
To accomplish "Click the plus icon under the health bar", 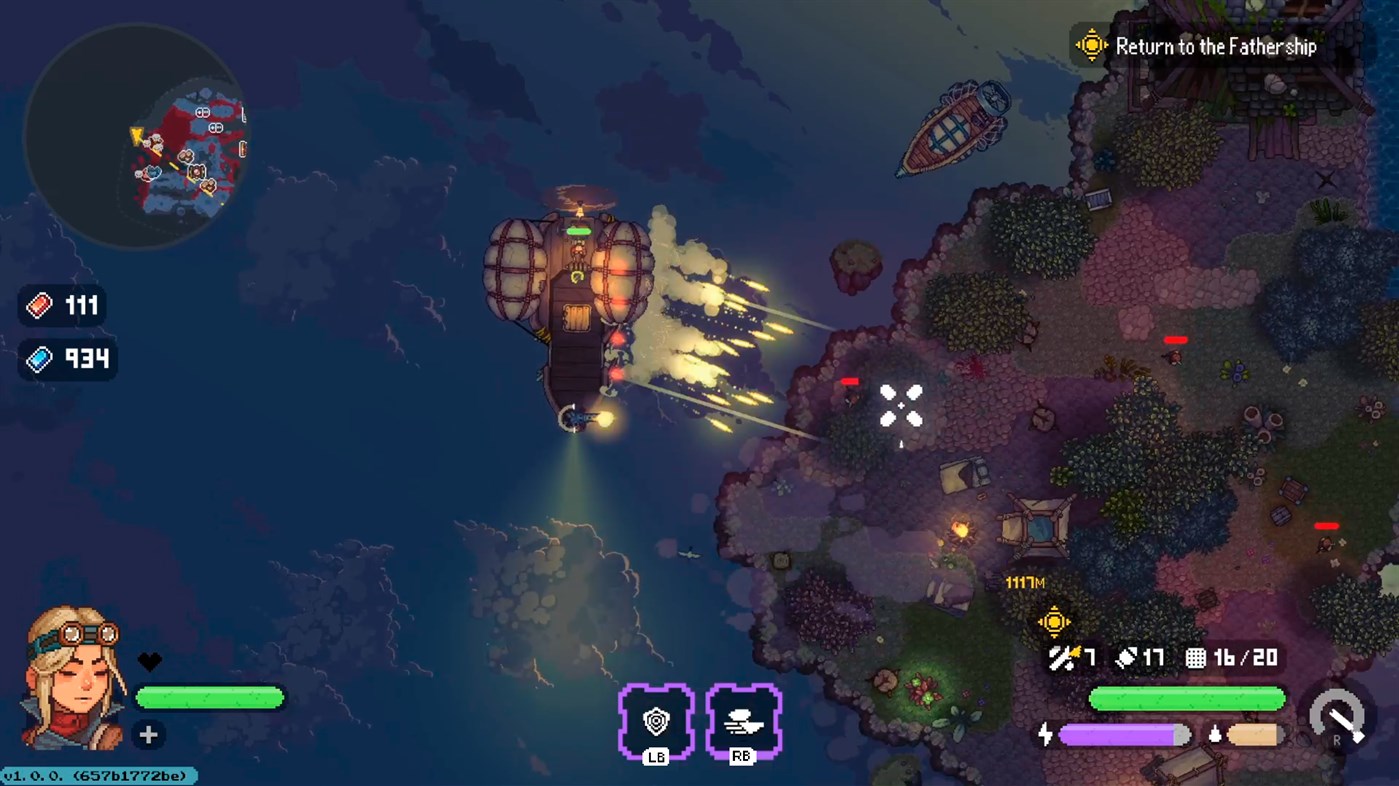I will (x=148, y=734).
